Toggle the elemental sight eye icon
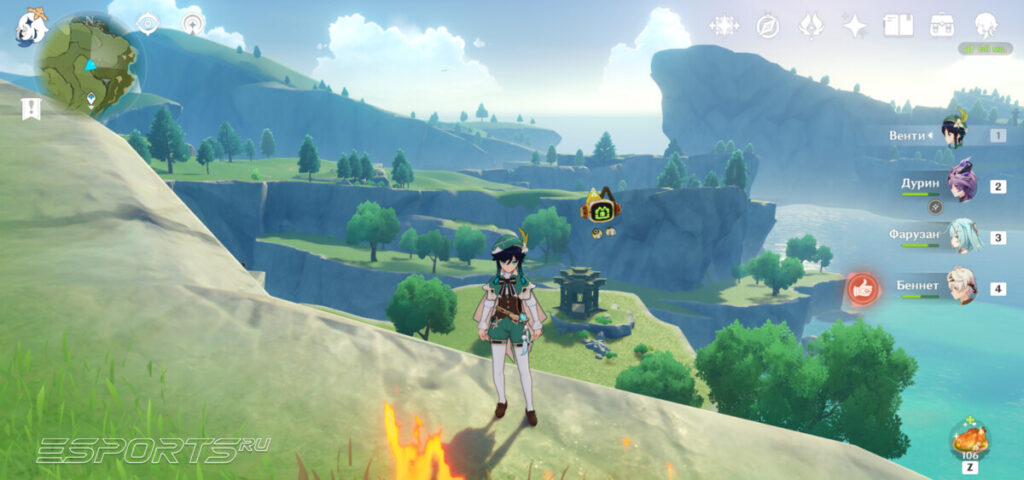Screen dimensions: 1024x480 148,24
